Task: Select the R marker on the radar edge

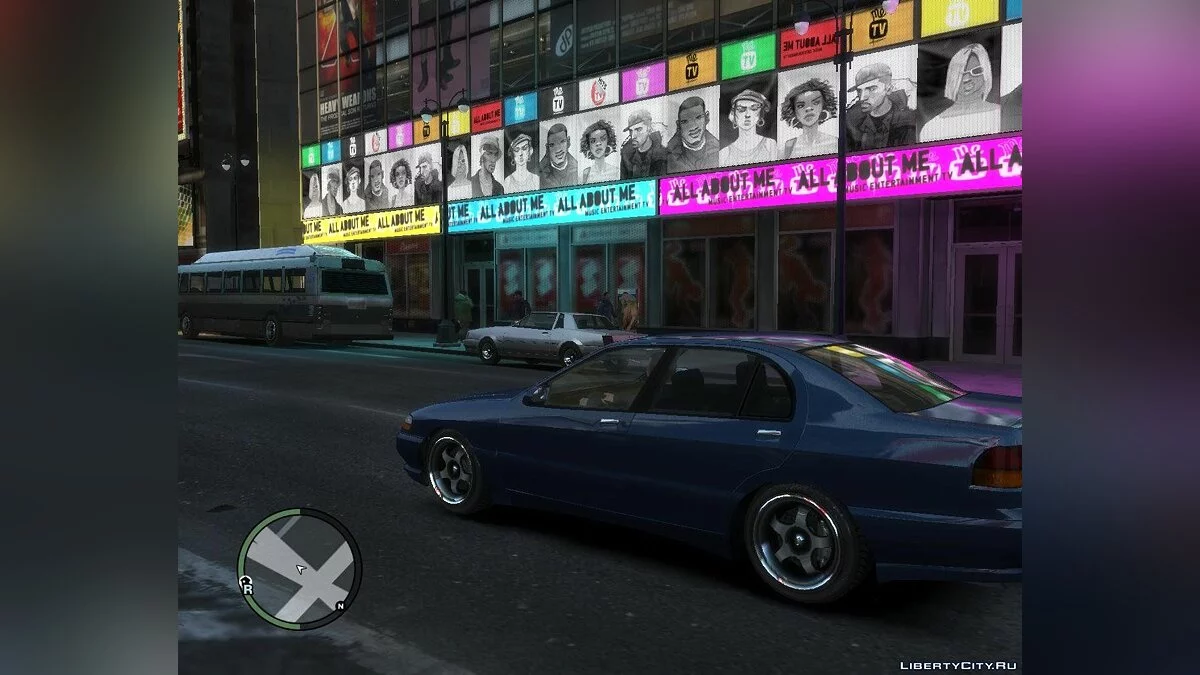Action: point(246,589)
